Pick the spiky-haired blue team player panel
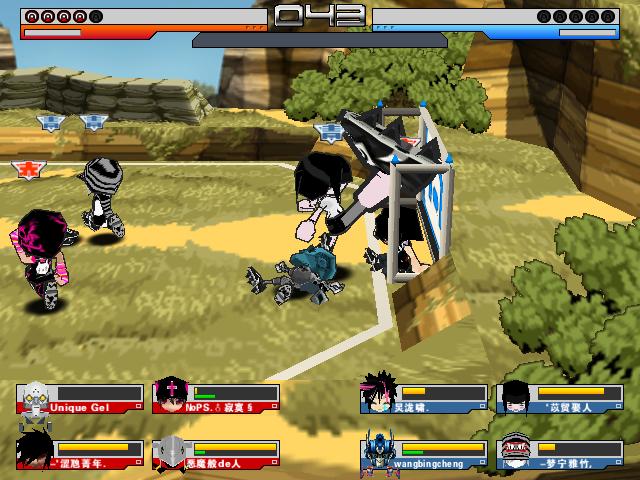The width and height of the screenshot is (640, 480). pyautogui.click(x=424, y=399)
